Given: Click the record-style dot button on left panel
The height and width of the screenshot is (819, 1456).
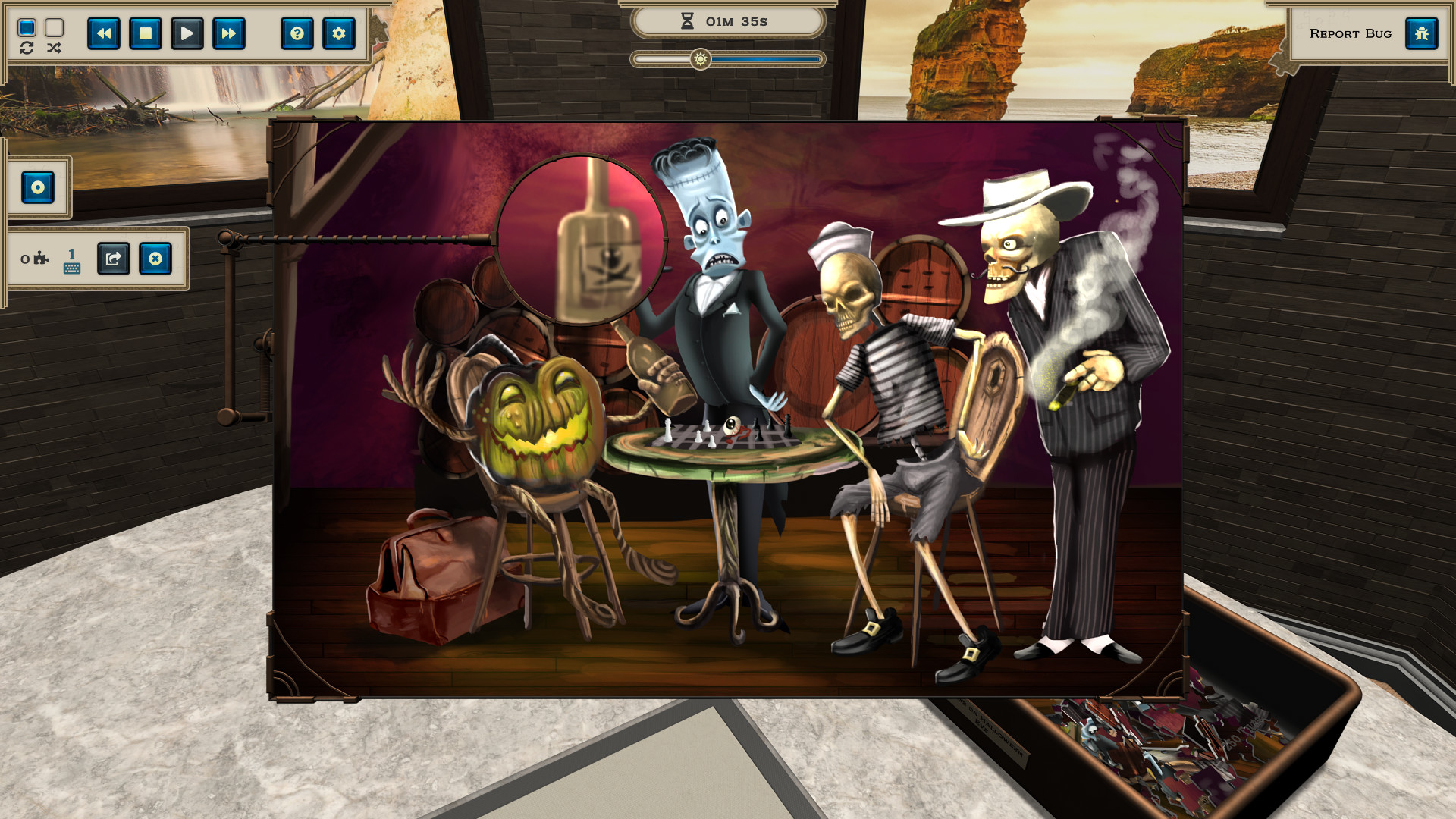Looking at the screenshot, I should [x=39, y=188].
